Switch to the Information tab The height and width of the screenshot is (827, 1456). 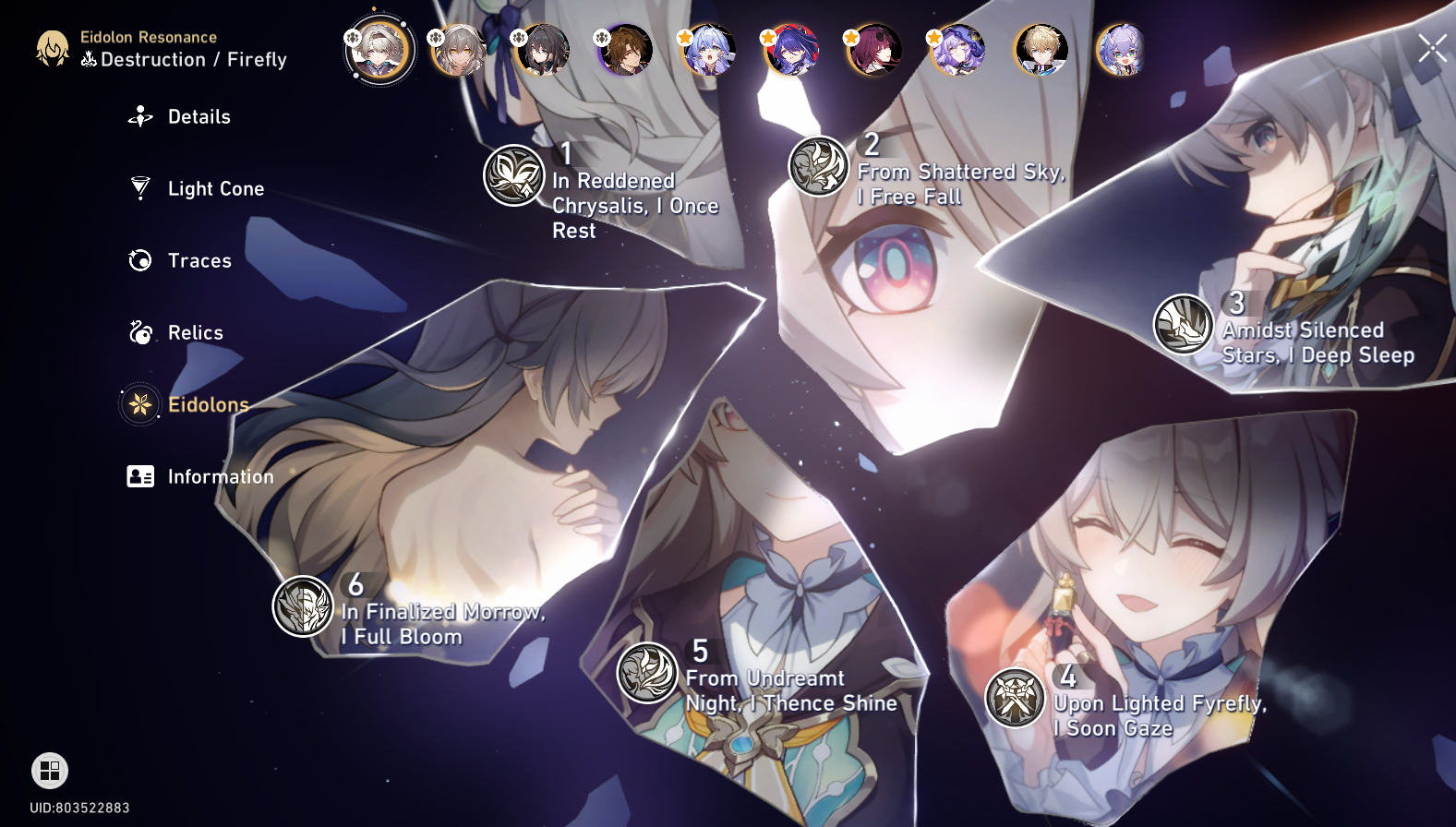pos(138,476)
